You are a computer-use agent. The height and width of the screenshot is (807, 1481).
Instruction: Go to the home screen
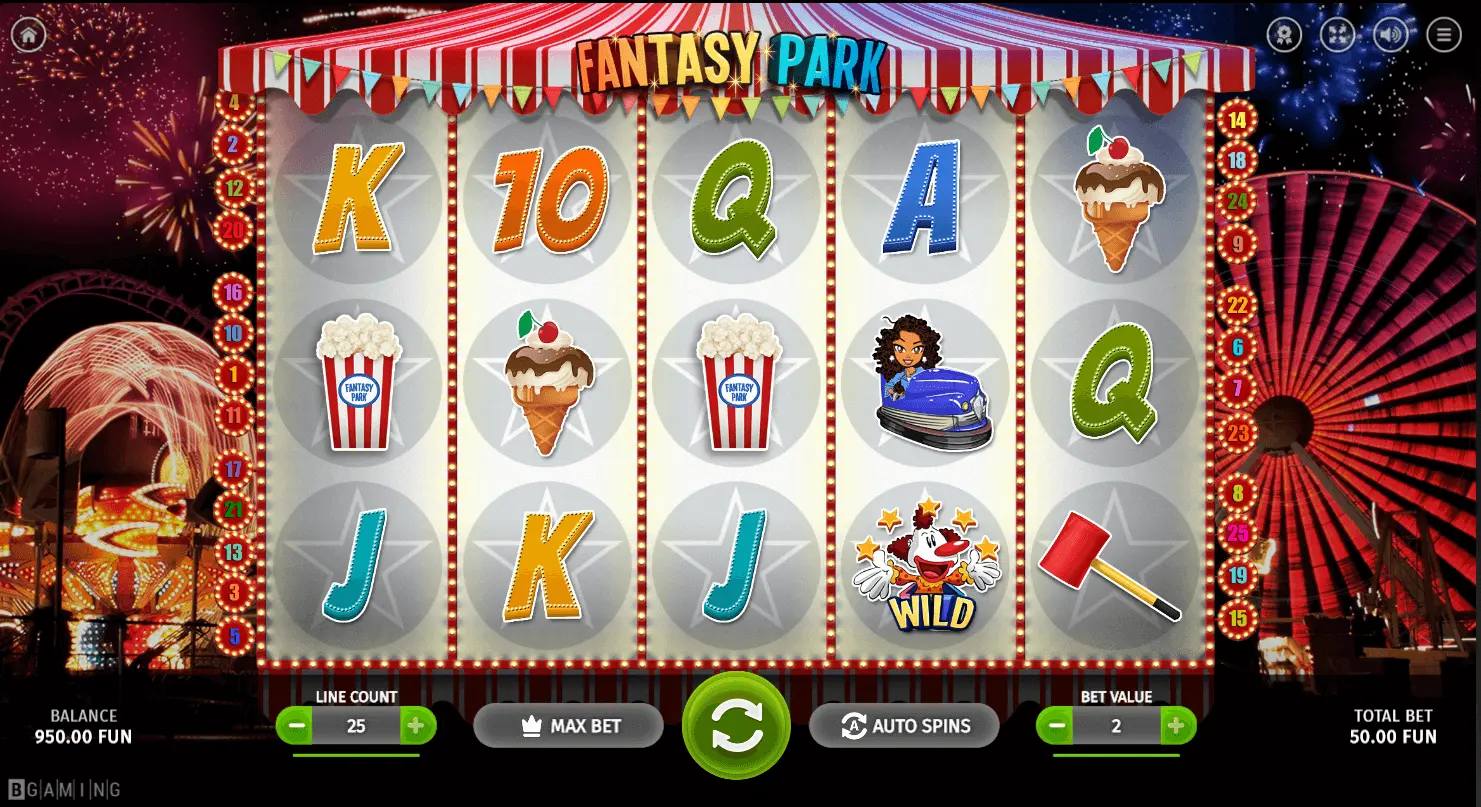(28, 35)
